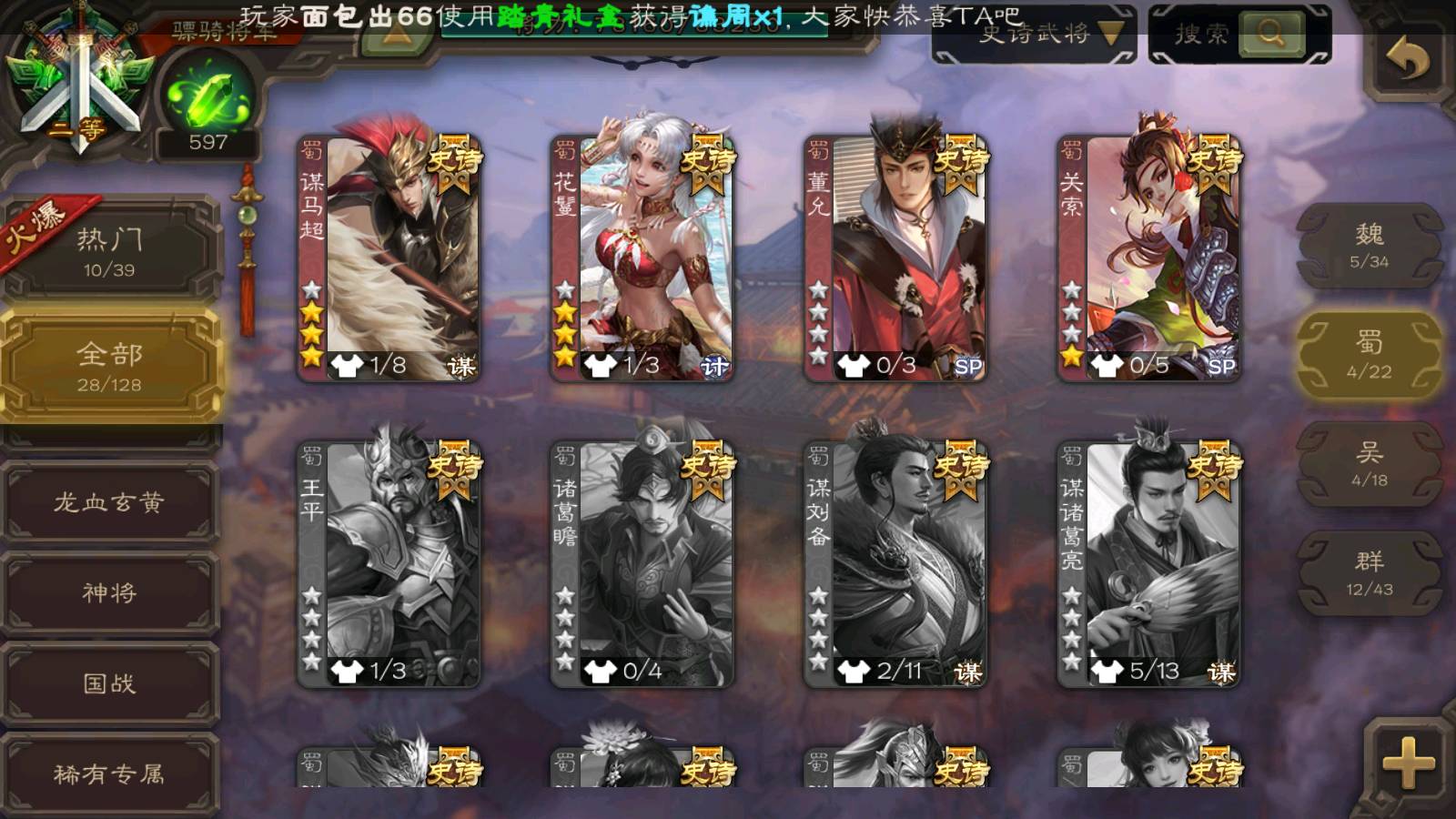This screenshot has height=819, width=1456.
Task: Filter heroes by 吴 faction
Action: (x=1369, y=464)
